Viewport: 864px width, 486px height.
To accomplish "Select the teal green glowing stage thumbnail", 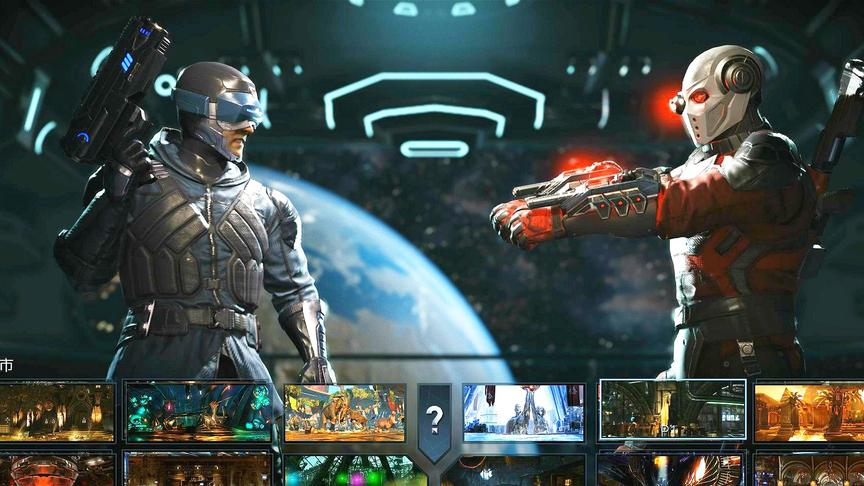I will [x=198, y=412].
